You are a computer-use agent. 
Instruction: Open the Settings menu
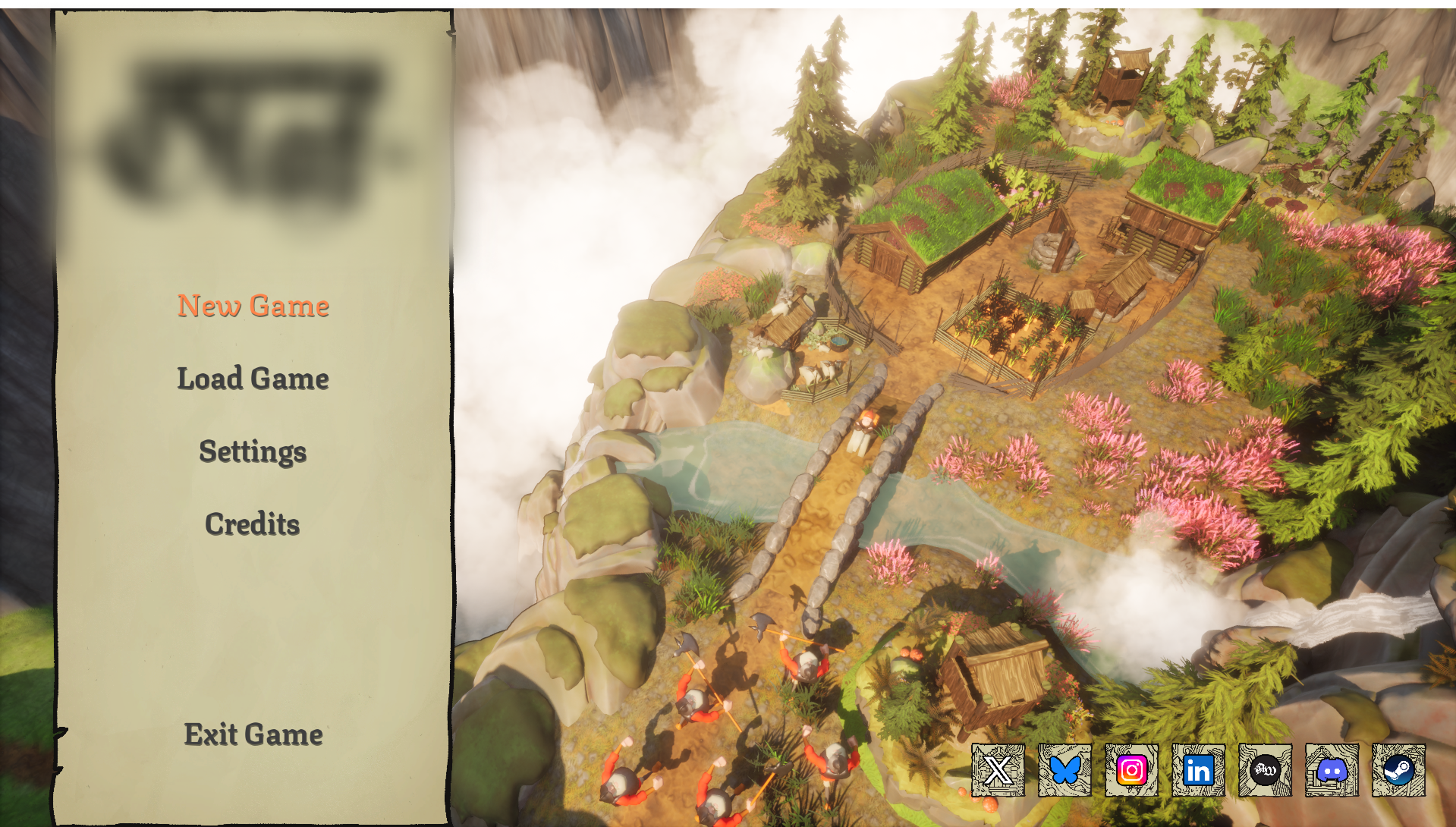click(253, 451)
